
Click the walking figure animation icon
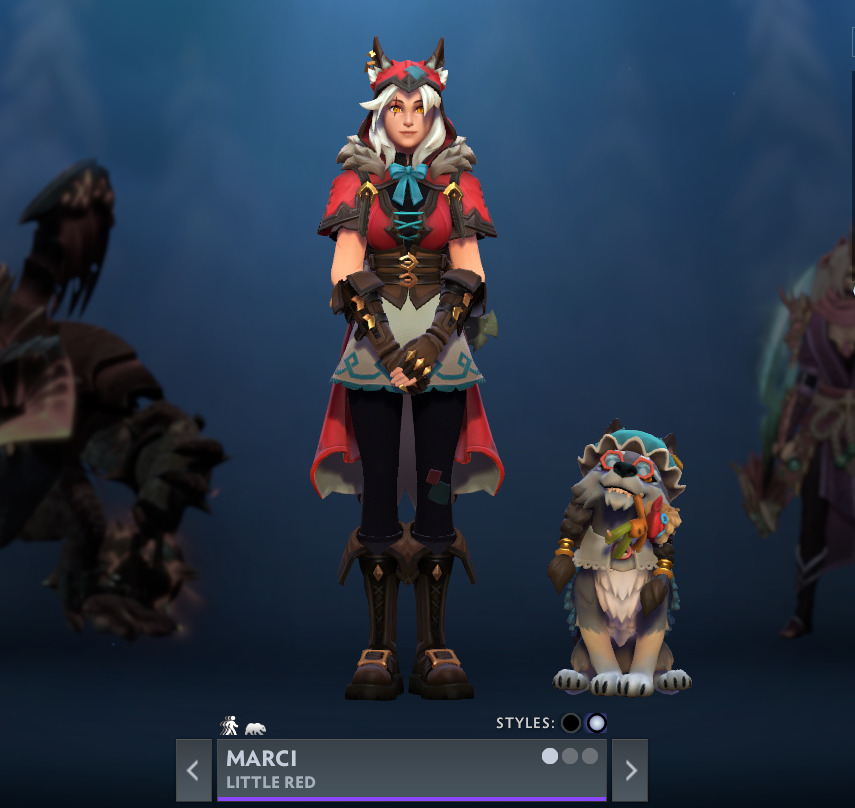coord(229,726)
